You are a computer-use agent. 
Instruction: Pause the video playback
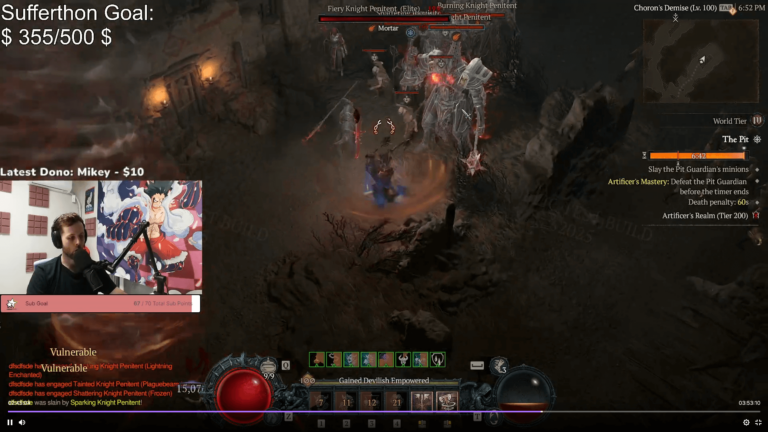(x=10, y=422)
